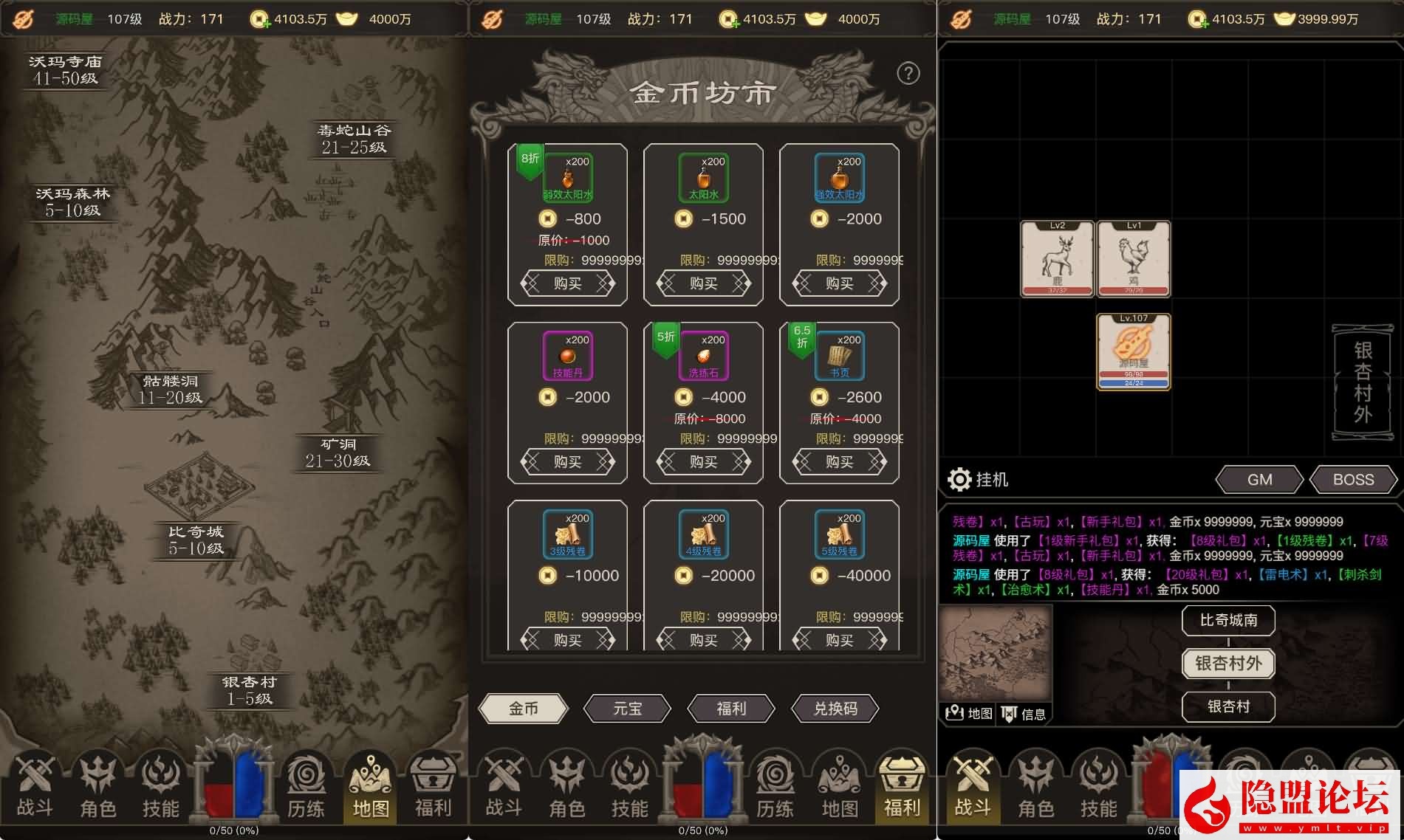Open the BOSS list

coord(1353,480)
